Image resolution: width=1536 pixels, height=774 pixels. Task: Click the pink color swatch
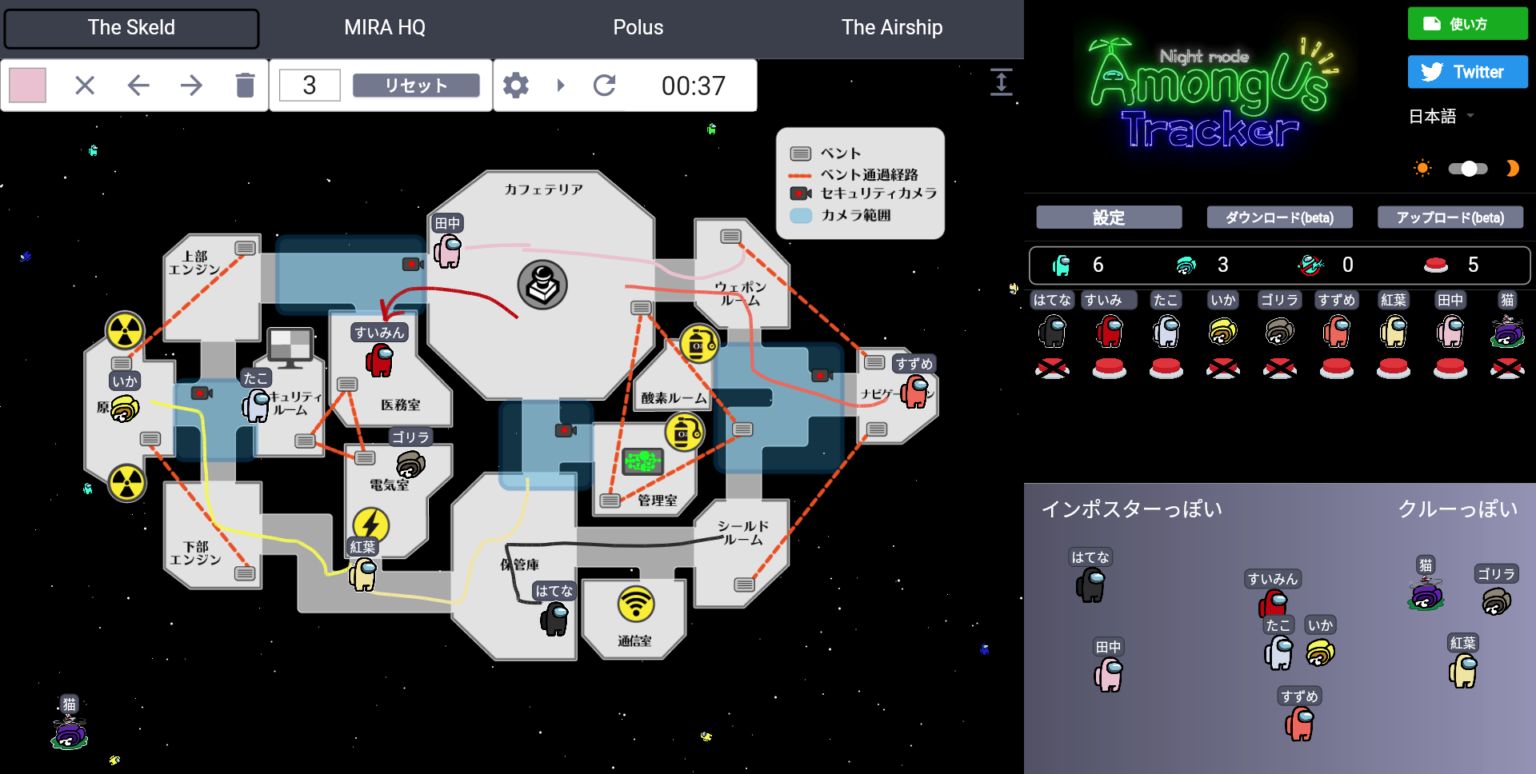pos(27,85)
